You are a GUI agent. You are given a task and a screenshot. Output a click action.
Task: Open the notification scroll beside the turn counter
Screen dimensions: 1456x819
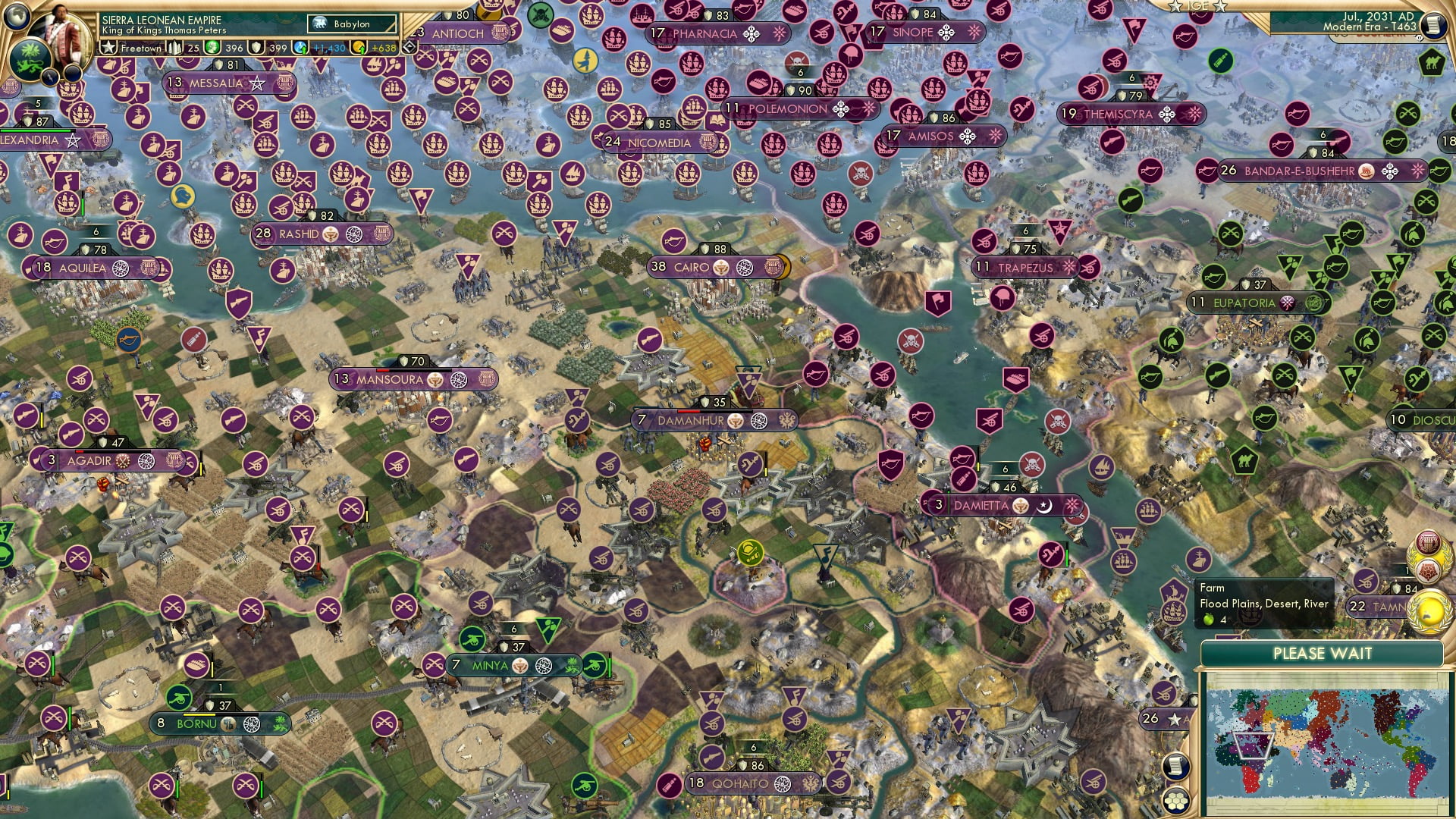coord(1435,25)
